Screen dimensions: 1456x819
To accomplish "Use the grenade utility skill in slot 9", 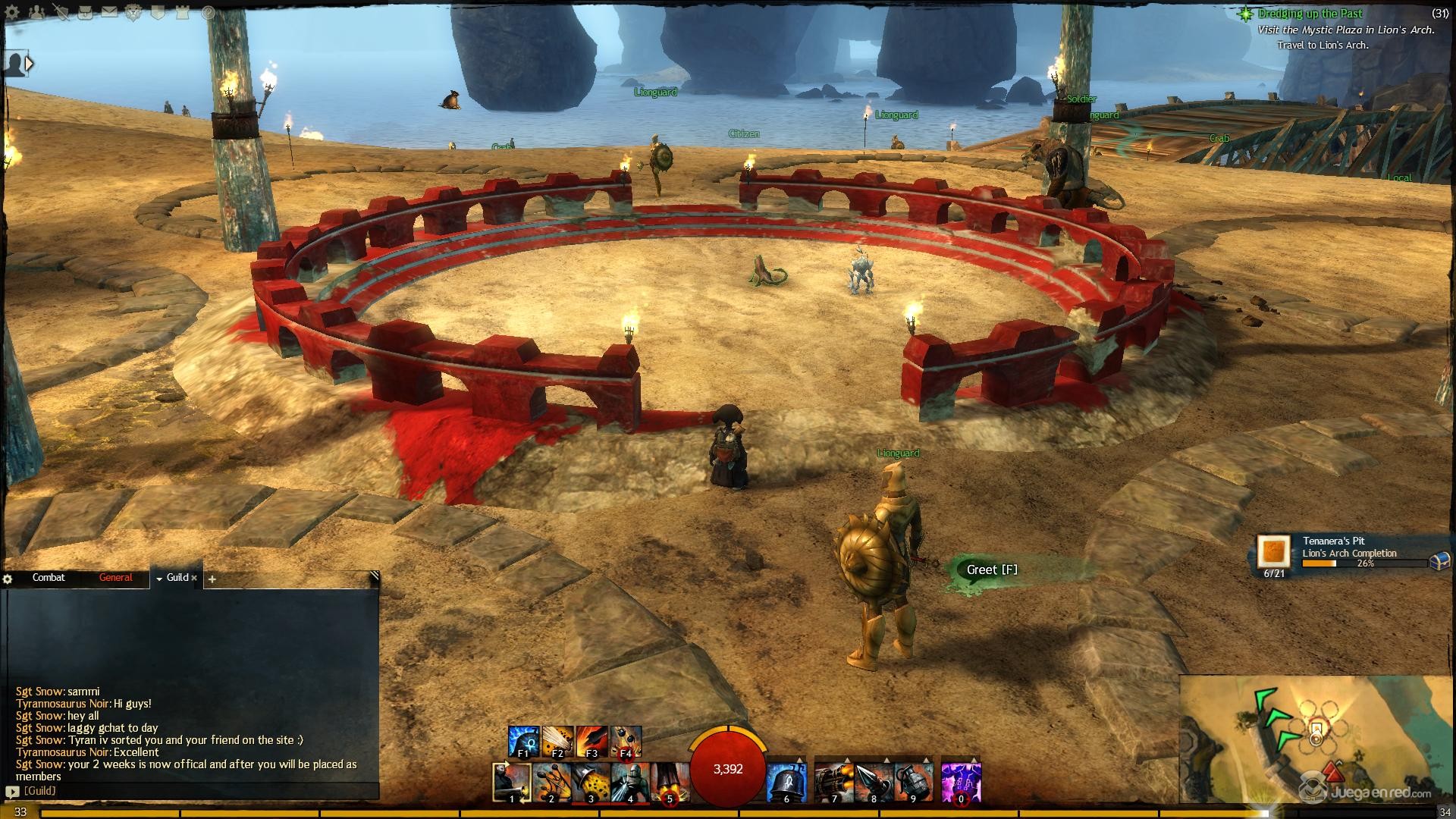I will point(912,782).
